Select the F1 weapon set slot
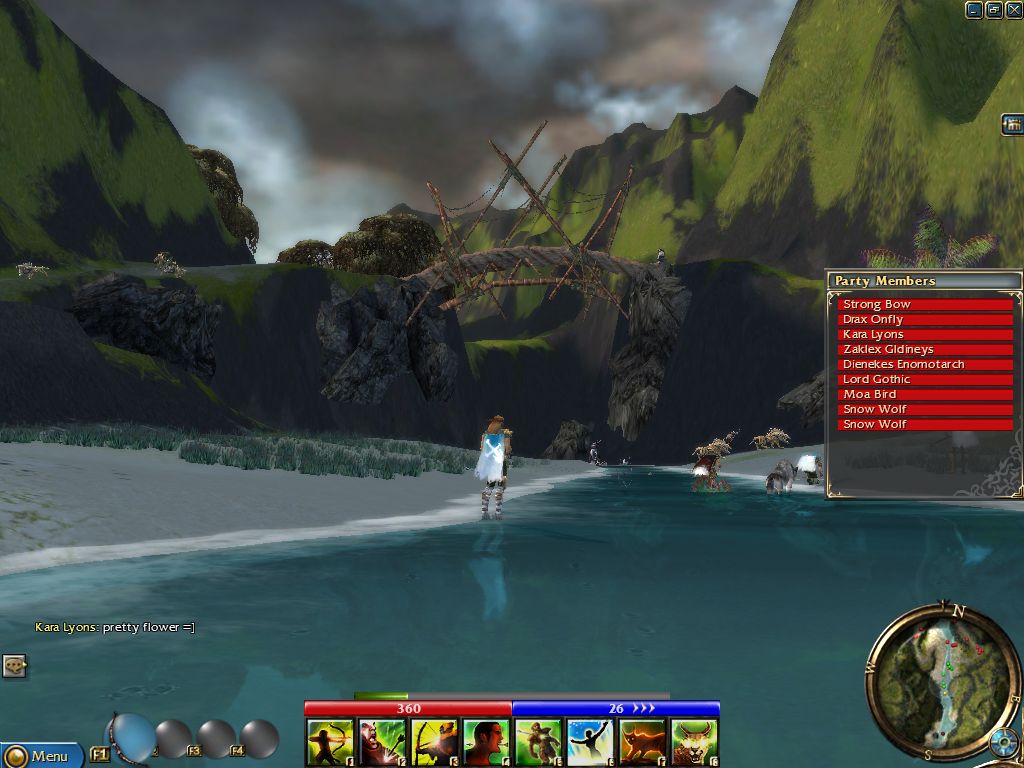This screenshot has height=768, width=1024. 100,753
